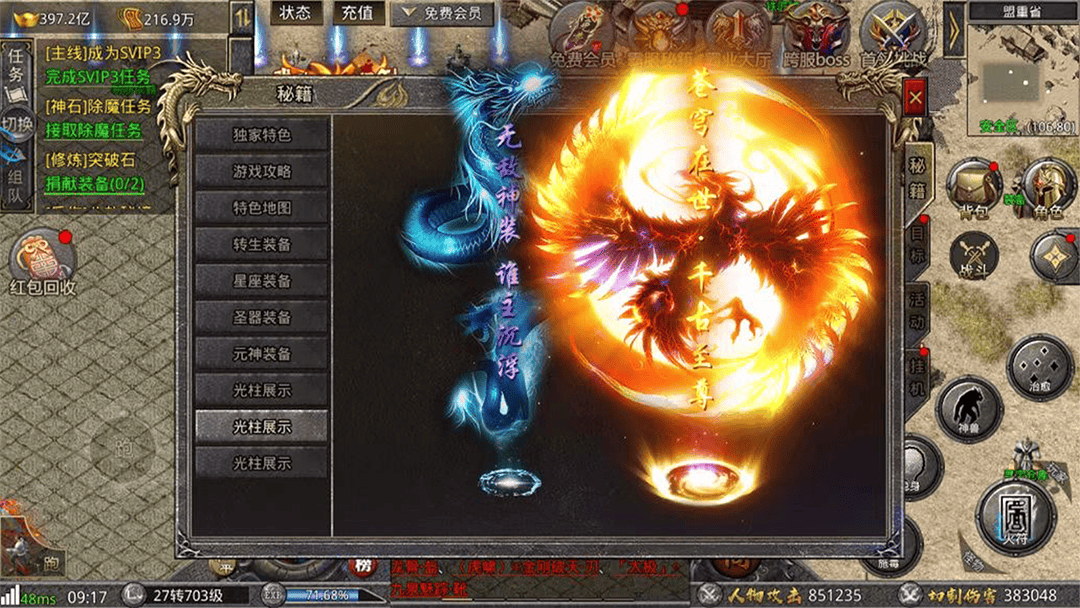The height and width of the screenshot is (608, 1080).
Task: Switch to the 目标 side tab
Action: tap(917, 243)
